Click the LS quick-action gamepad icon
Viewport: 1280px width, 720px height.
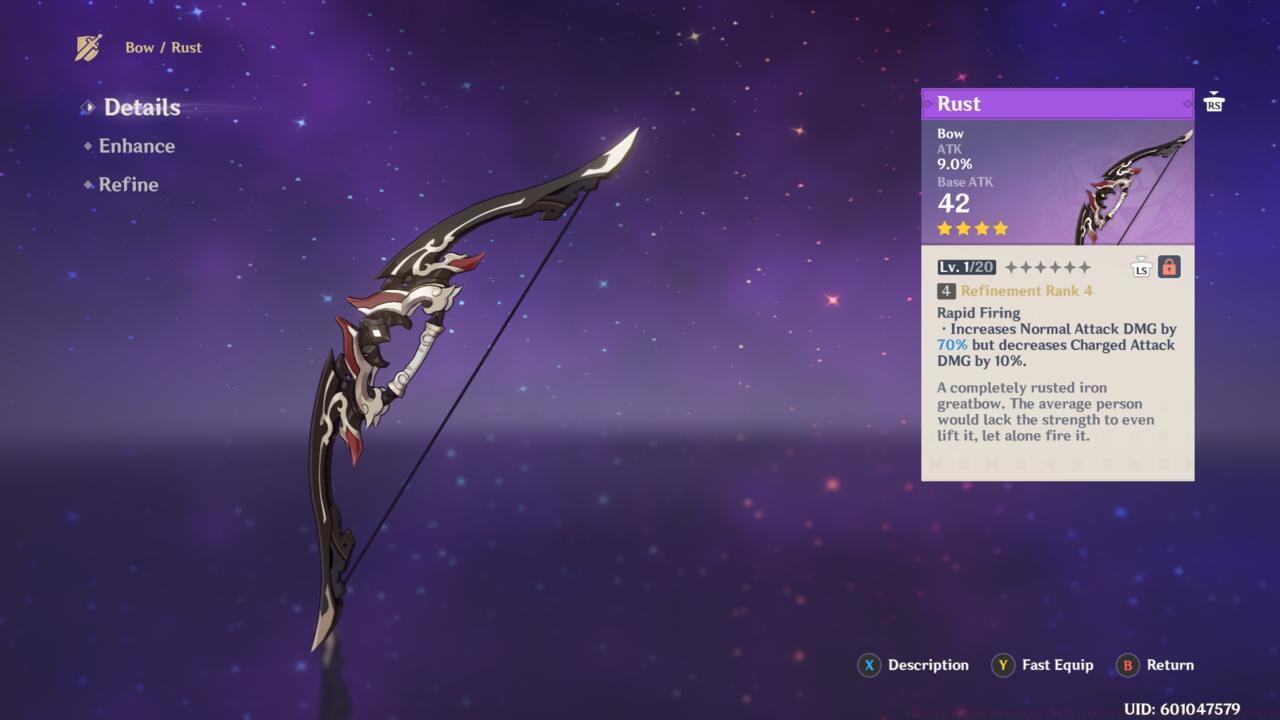point(1141,266)
